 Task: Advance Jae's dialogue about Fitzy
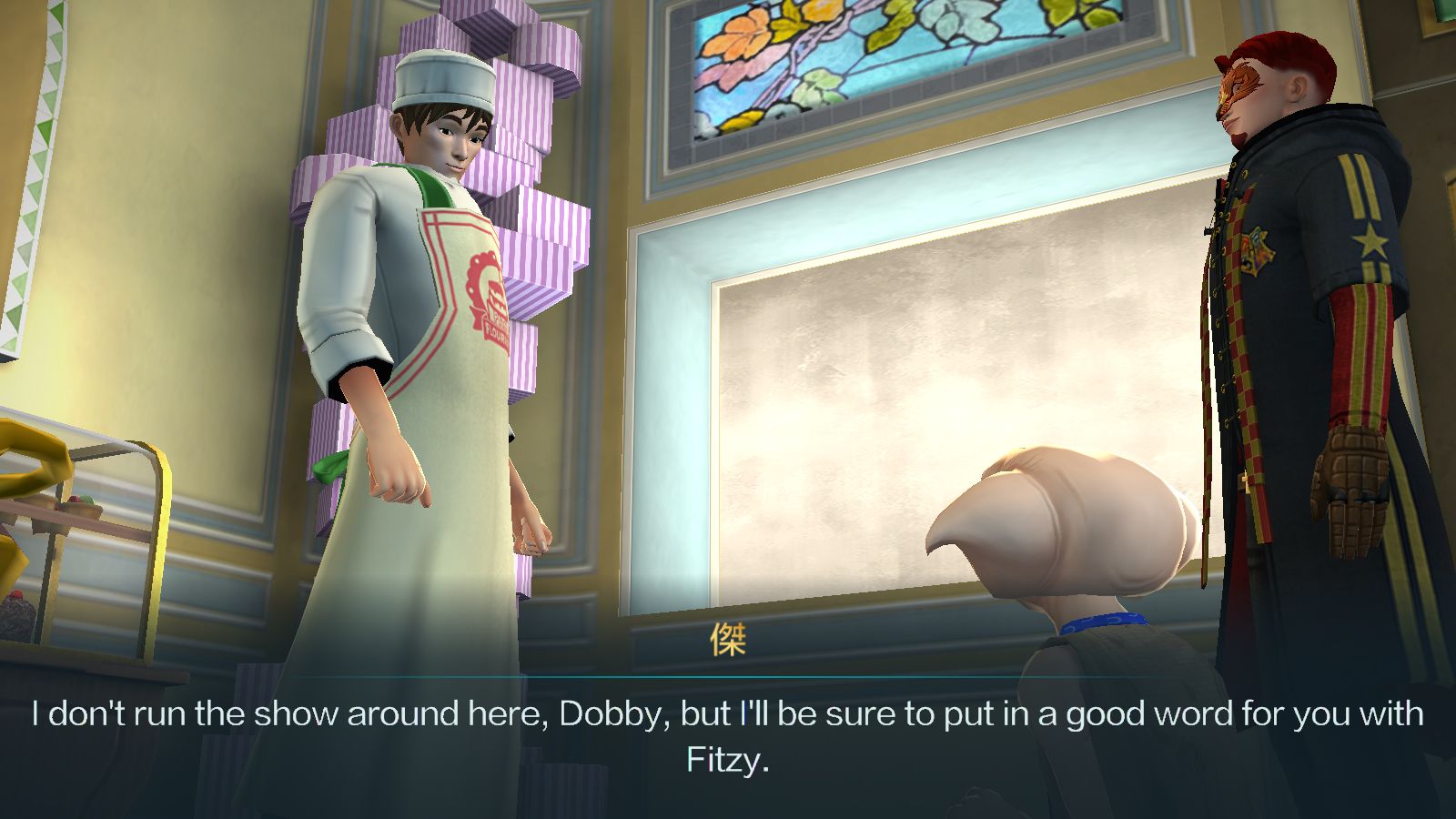(728, 736)
